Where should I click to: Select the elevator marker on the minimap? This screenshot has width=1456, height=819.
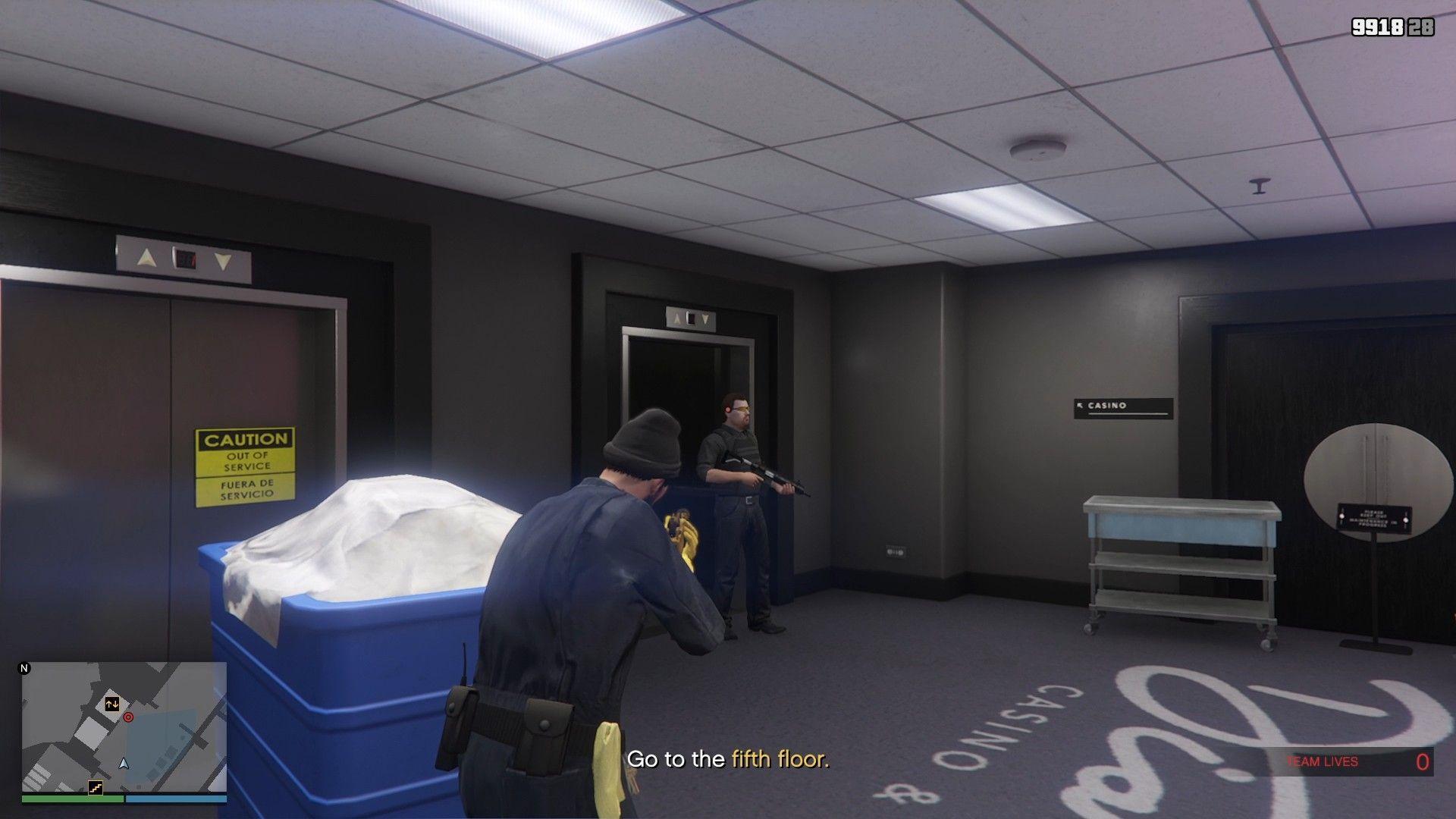(x=111, y=704)
